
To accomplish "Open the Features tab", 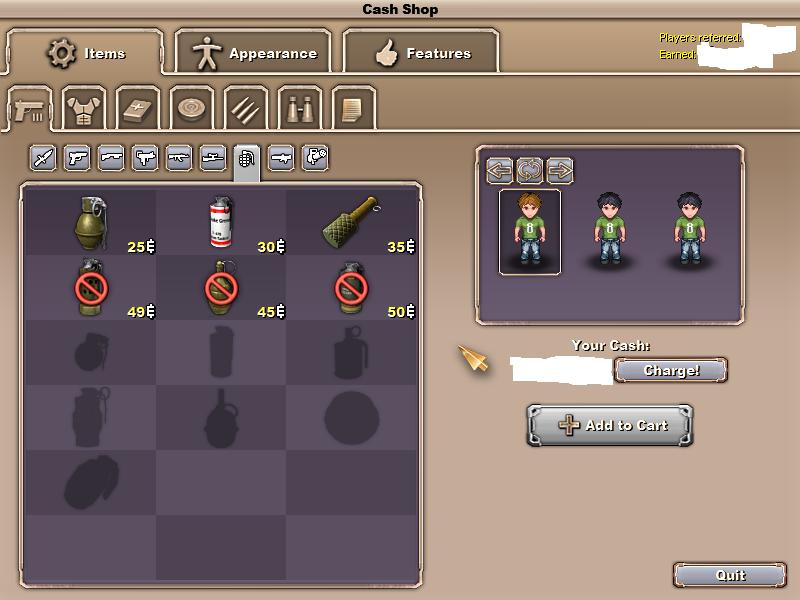I will tap(421, 52).
